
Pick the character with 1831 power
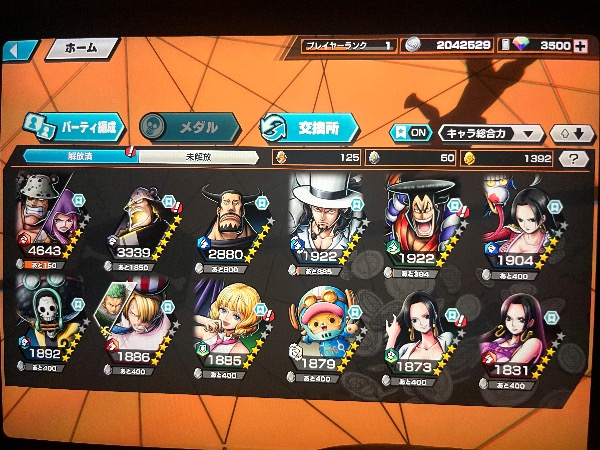tap(511, 321)
